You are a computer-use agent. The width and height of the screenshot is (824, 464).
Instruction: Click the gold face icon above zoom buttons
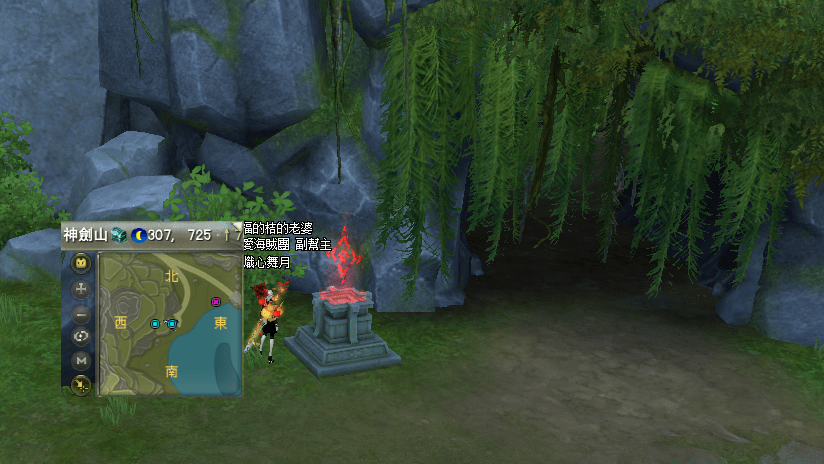(82, 264)
